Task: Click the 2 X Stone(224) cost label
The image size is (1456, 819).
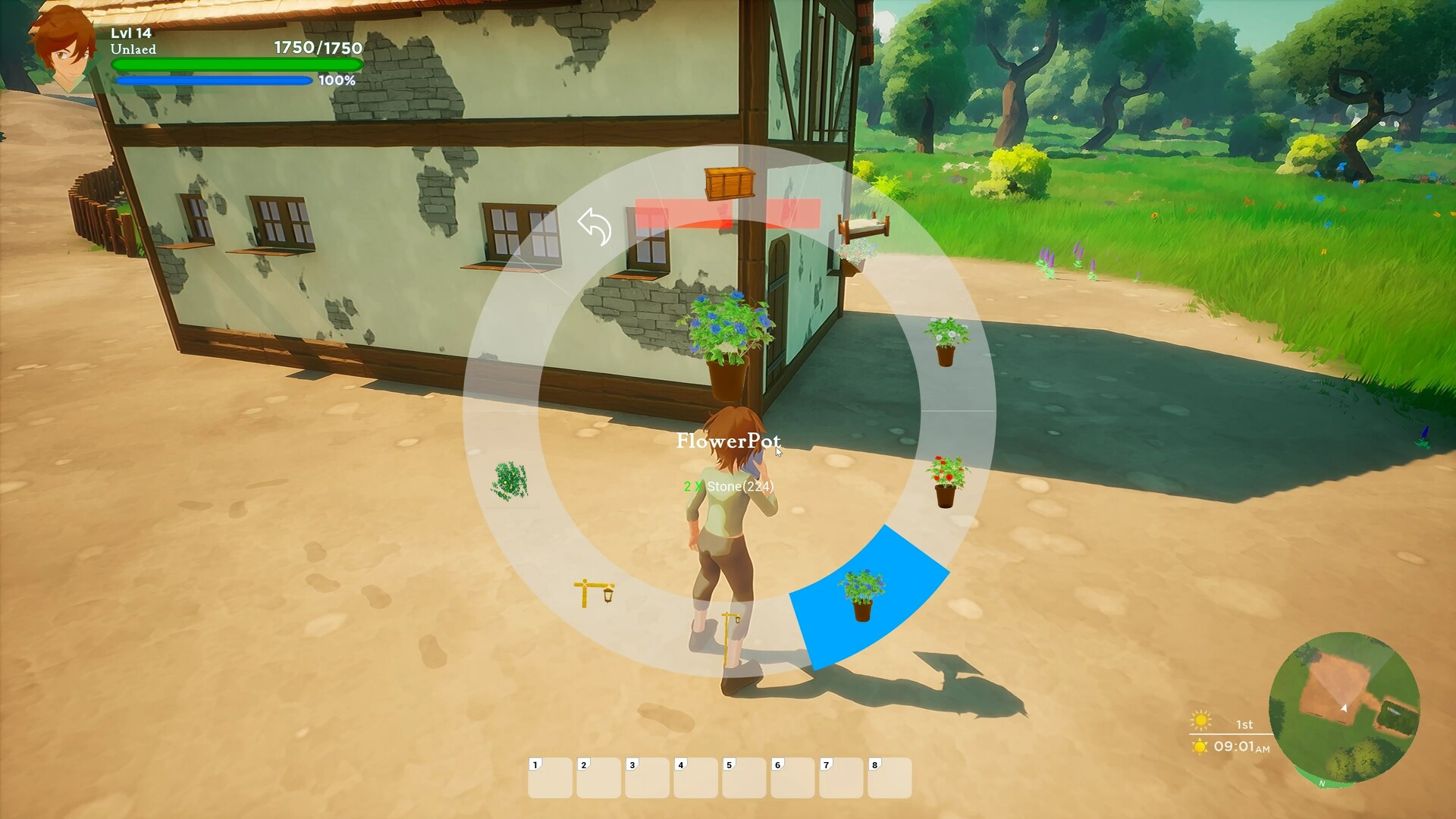Action: tap(726, 486)
